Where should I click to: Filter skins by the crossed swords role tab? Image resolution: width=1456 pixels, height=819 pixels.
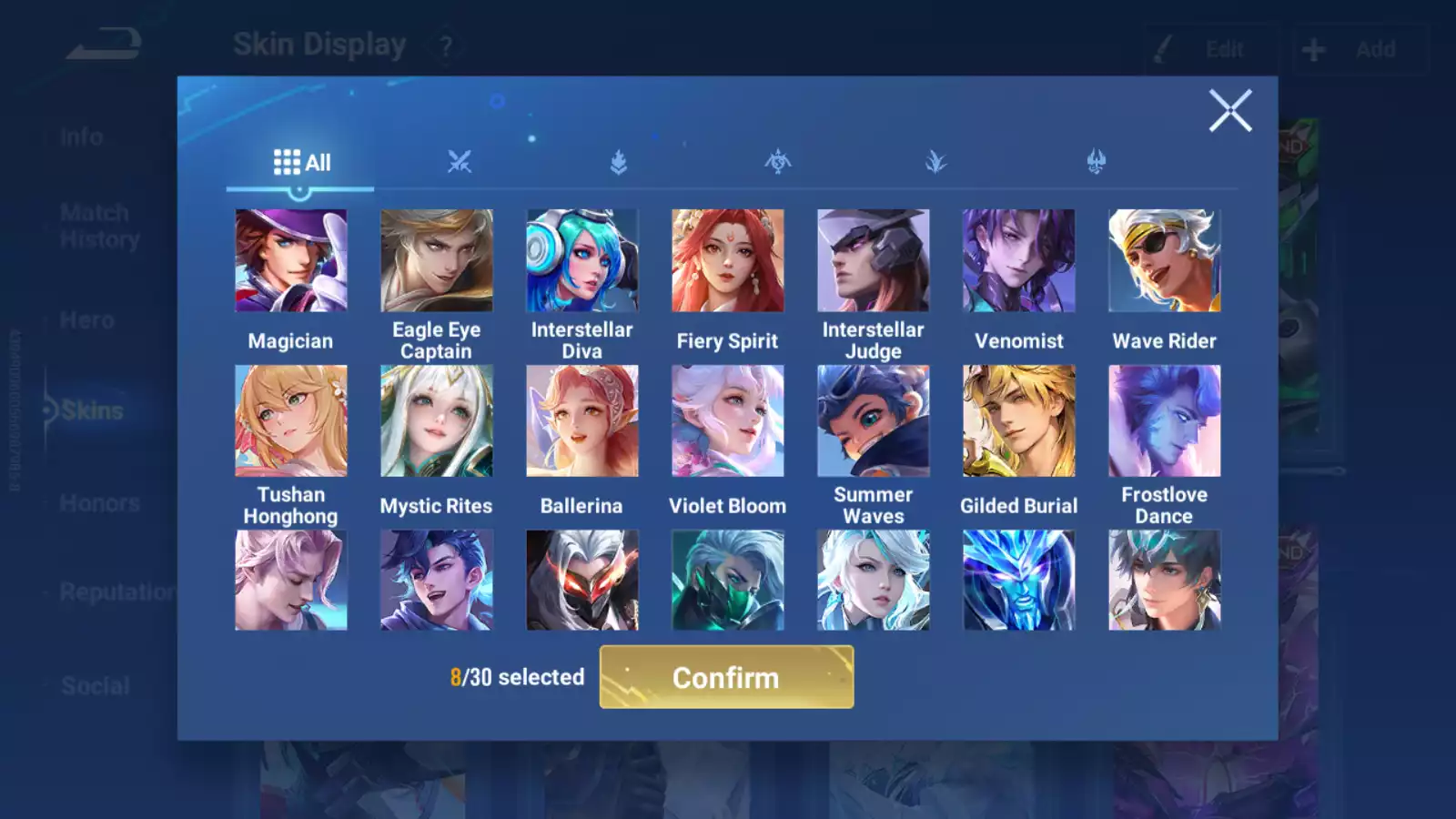[x=460, y=163]
